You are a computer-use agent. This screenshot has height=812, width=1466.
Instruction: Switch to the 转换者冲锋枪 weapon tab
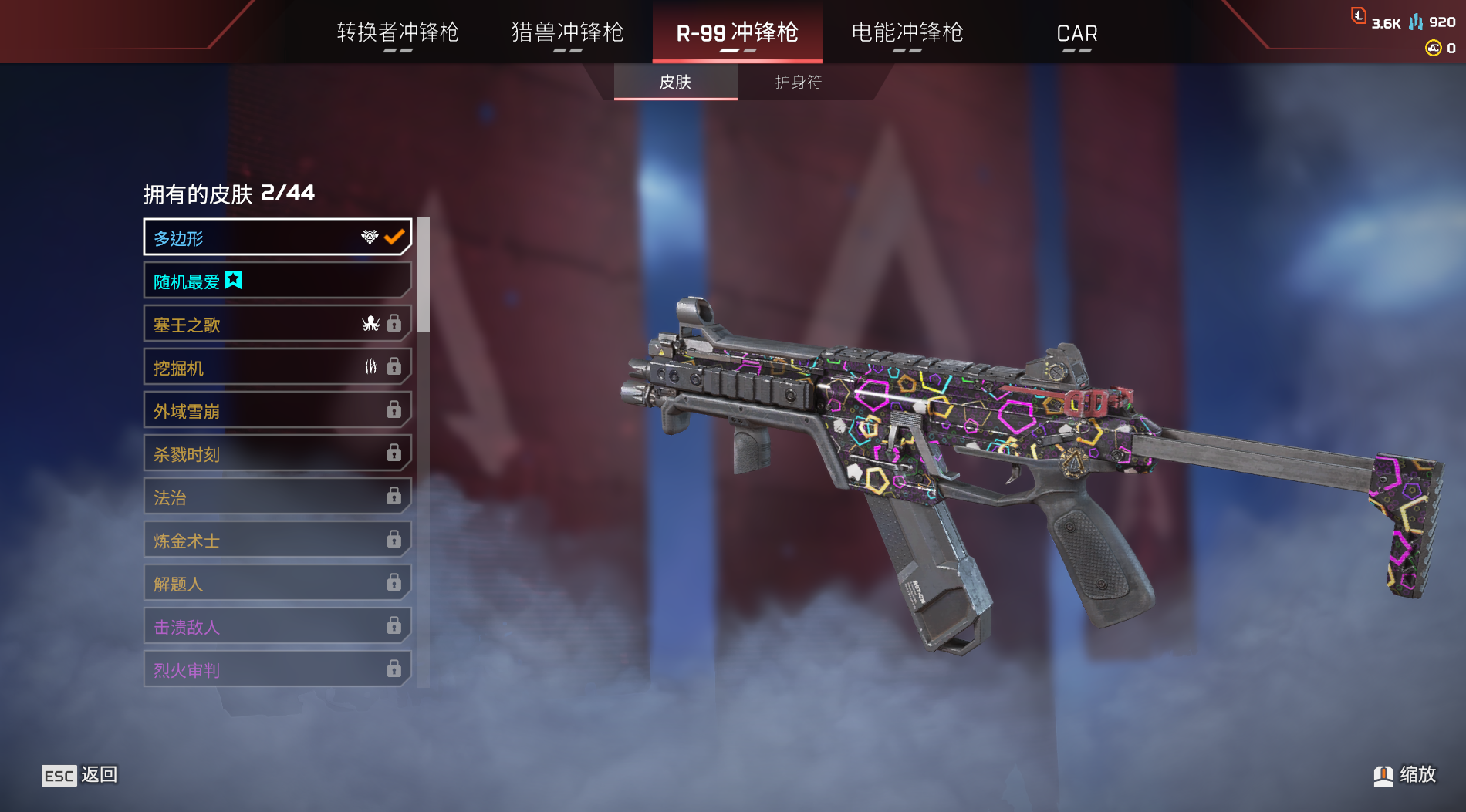pos(398,32)
